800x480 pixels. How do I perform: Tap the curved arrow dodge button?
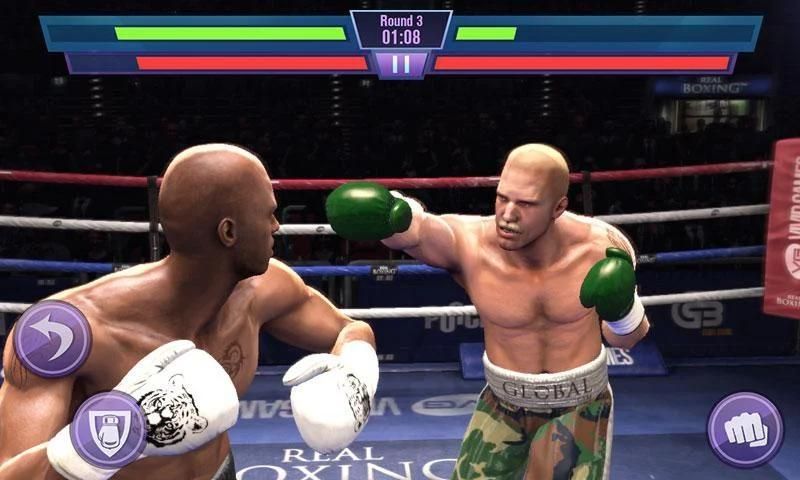52,338
